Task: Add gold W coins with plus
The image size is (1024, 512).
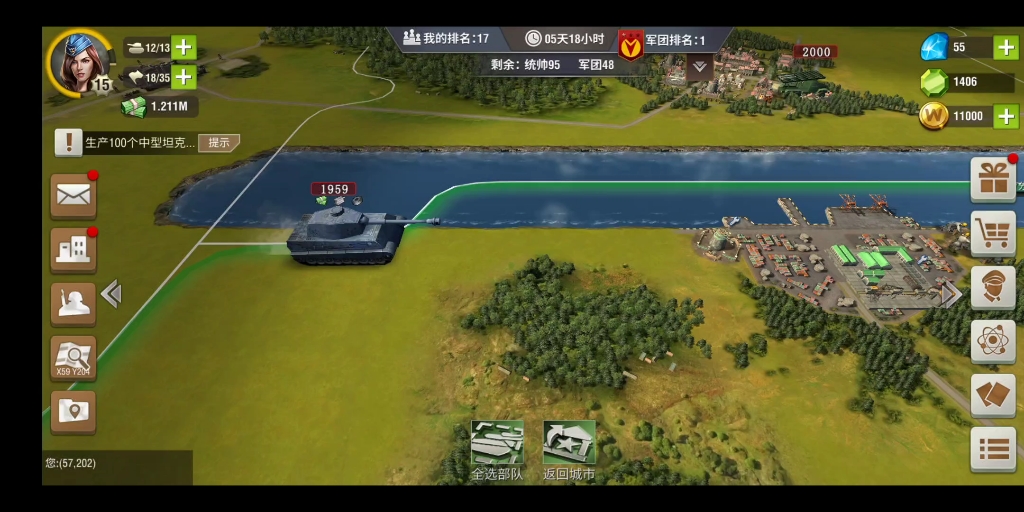Action: [x=1006, y=116]
